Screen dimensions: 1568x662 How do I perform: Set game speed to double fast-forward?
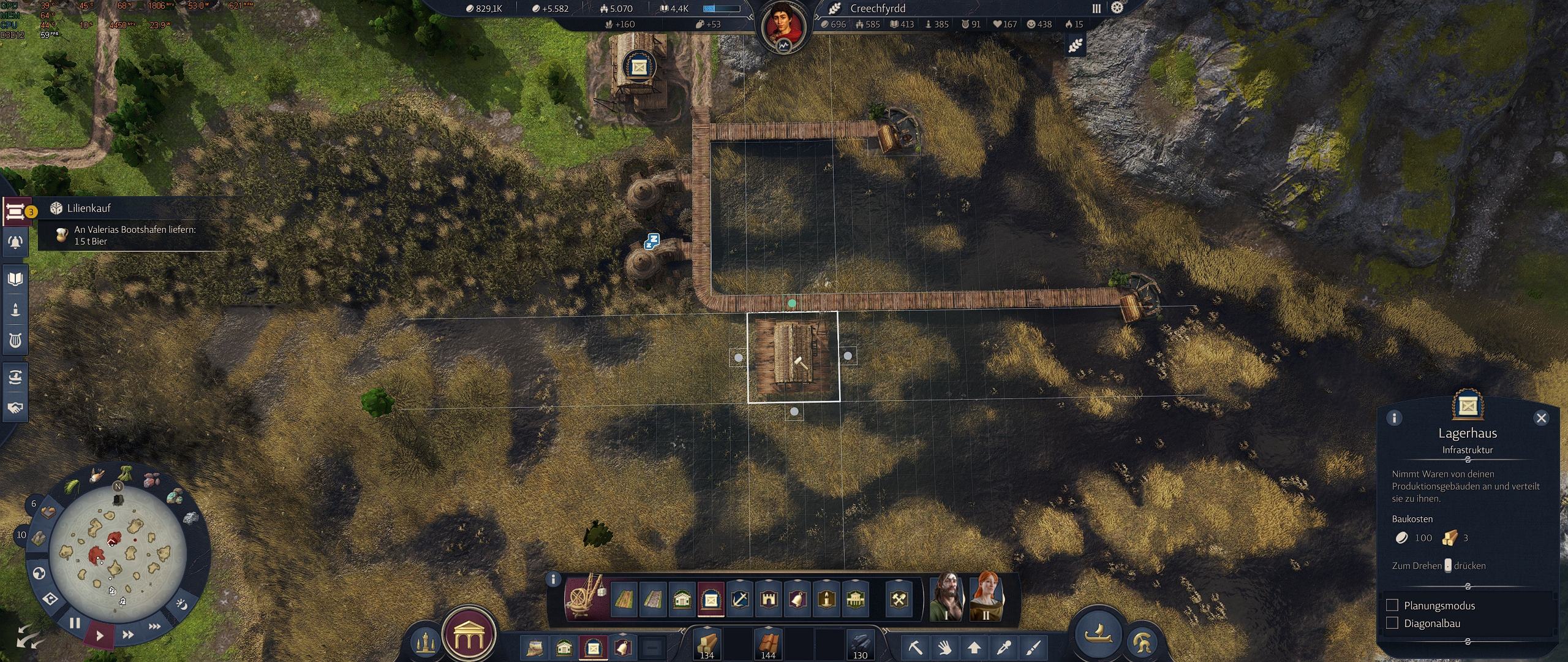[127, 635]
